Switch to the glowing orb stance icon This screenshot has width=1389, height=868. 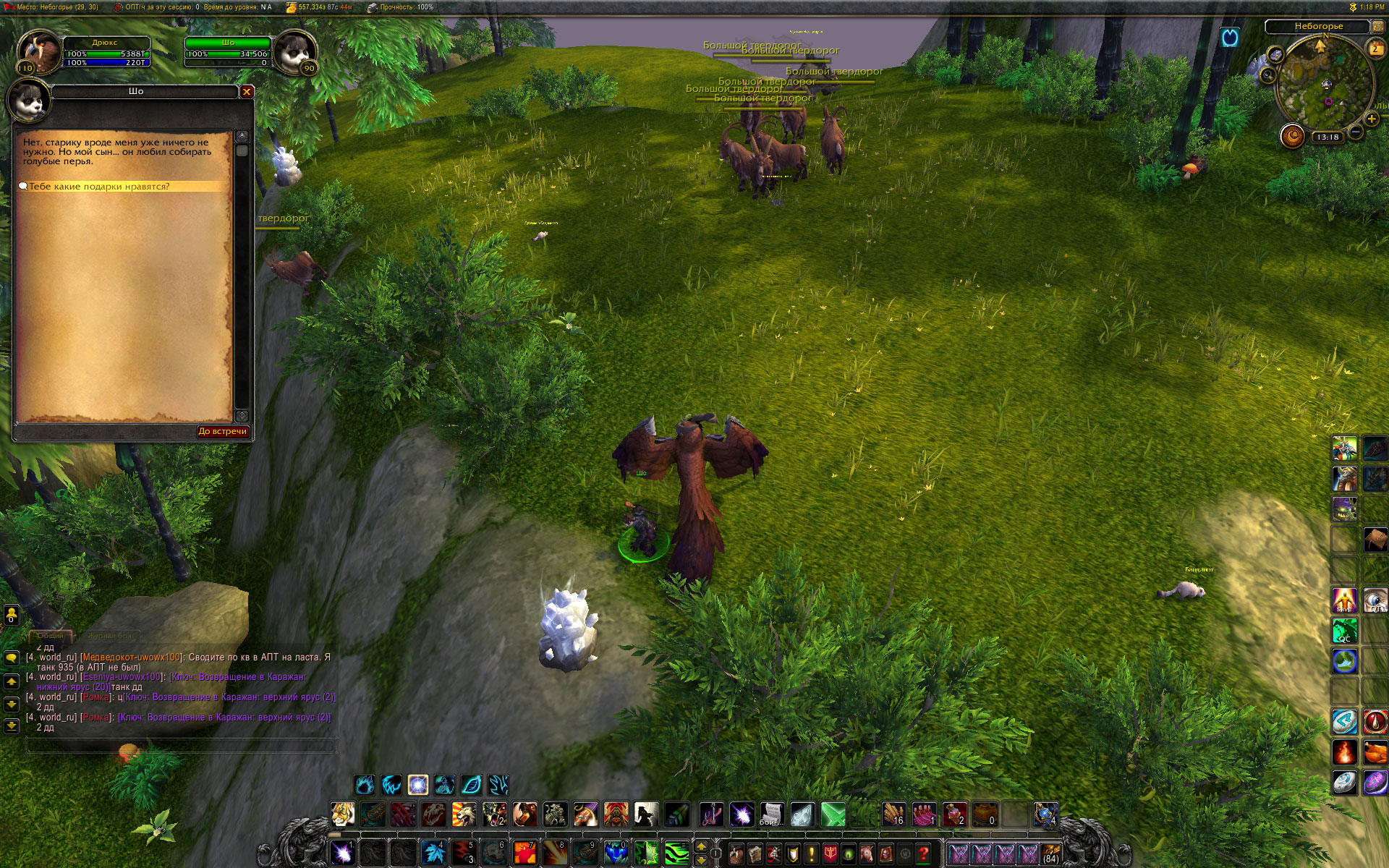point(417,785)
